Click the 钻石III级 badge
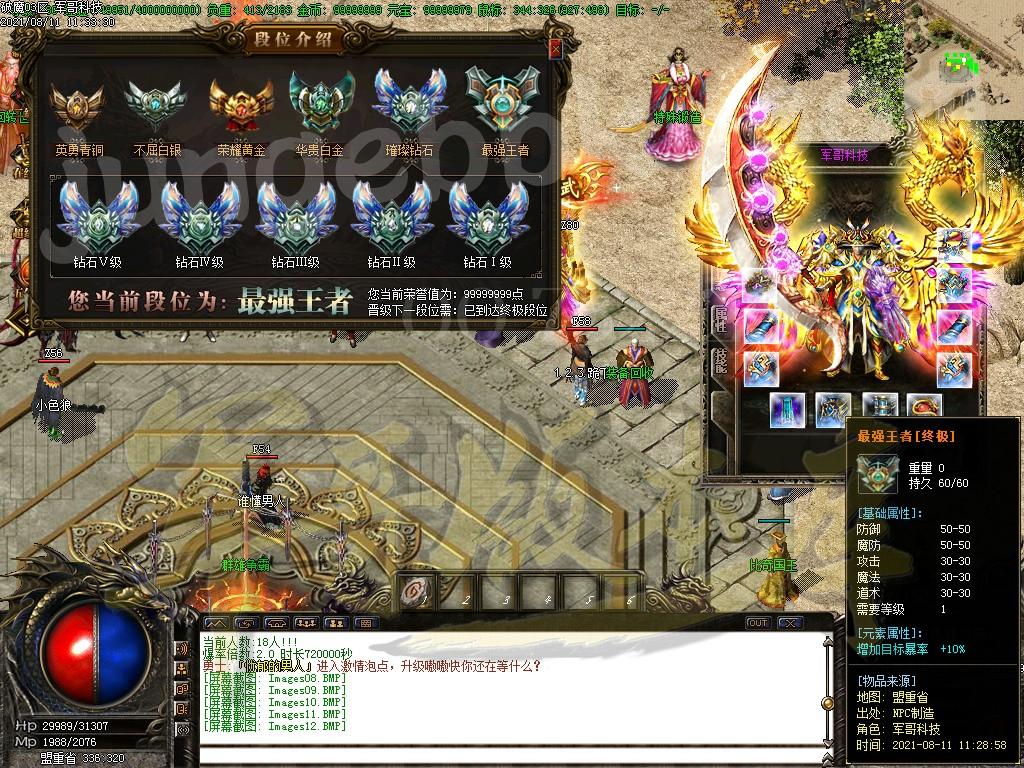Viewport: 1024px width, 768px height. [295, 219]
